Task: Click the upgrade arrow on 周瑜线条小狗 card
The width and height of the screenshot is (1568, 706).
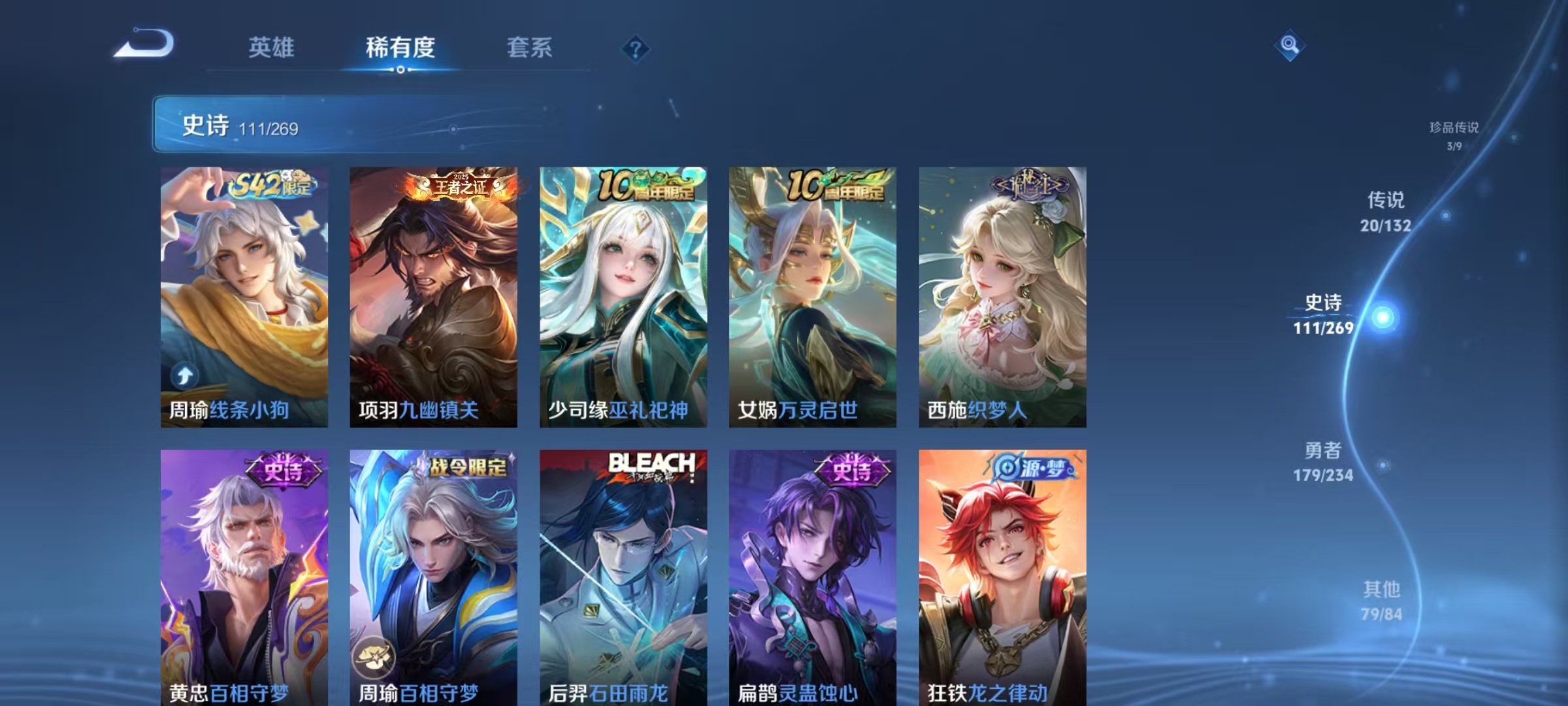Action: (x=185, y=374)
